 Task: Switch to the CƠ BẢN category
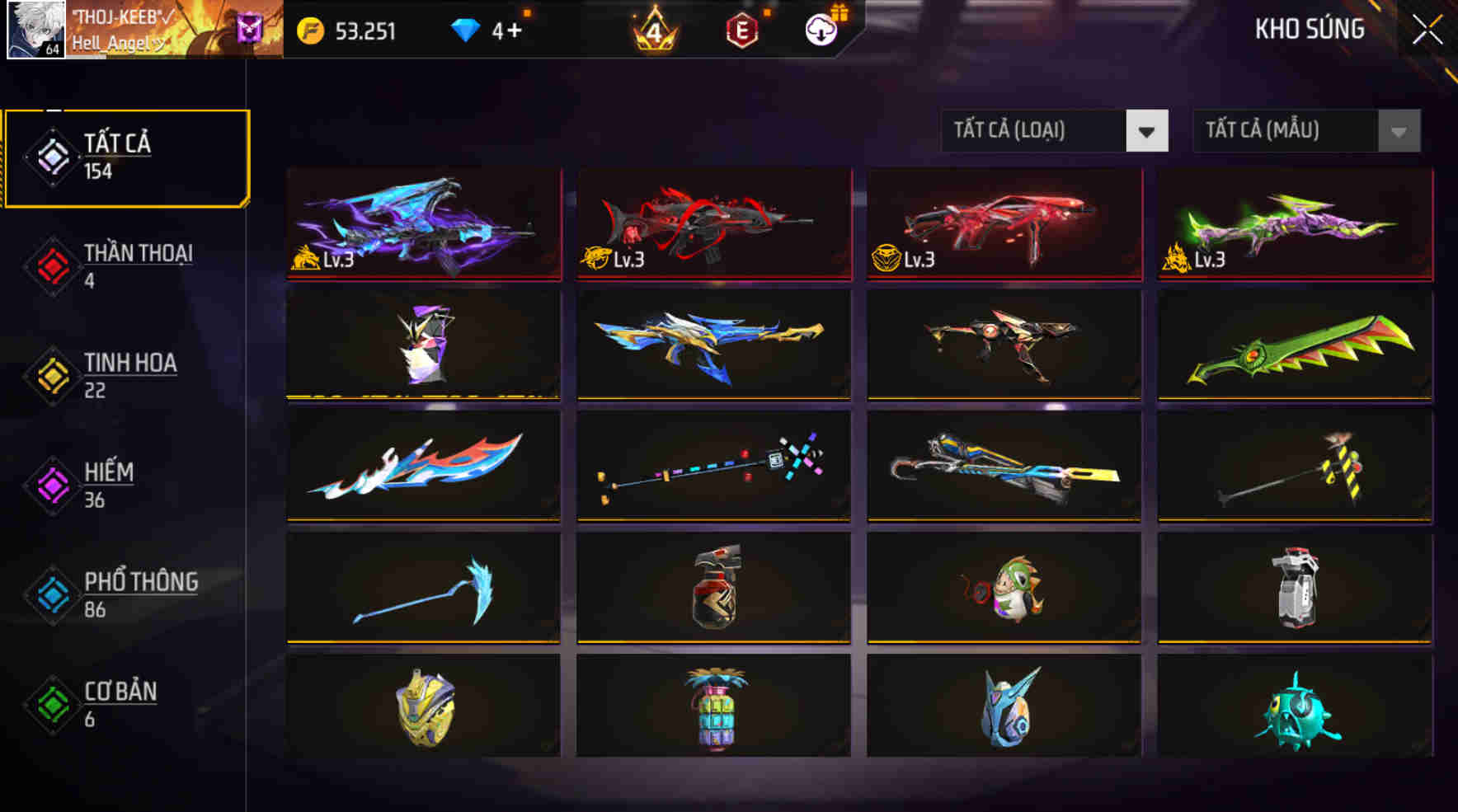point(120,703)
